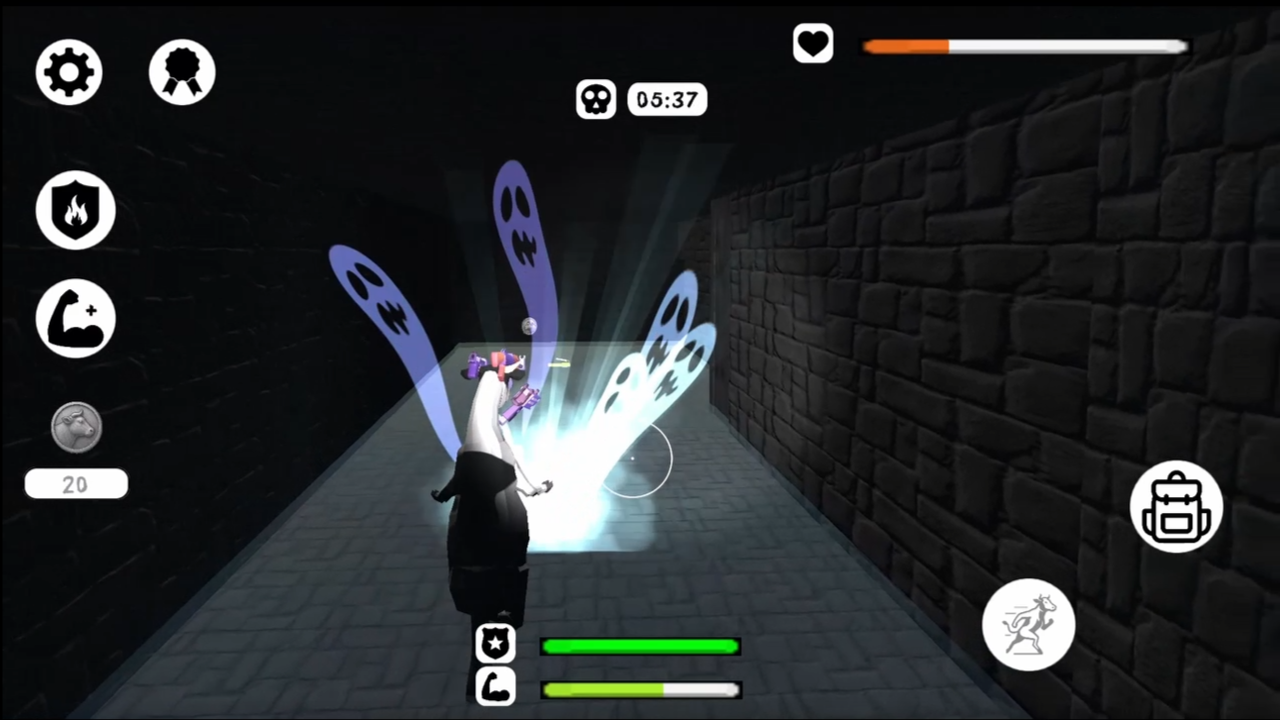Open the cow currency panel

75,427
